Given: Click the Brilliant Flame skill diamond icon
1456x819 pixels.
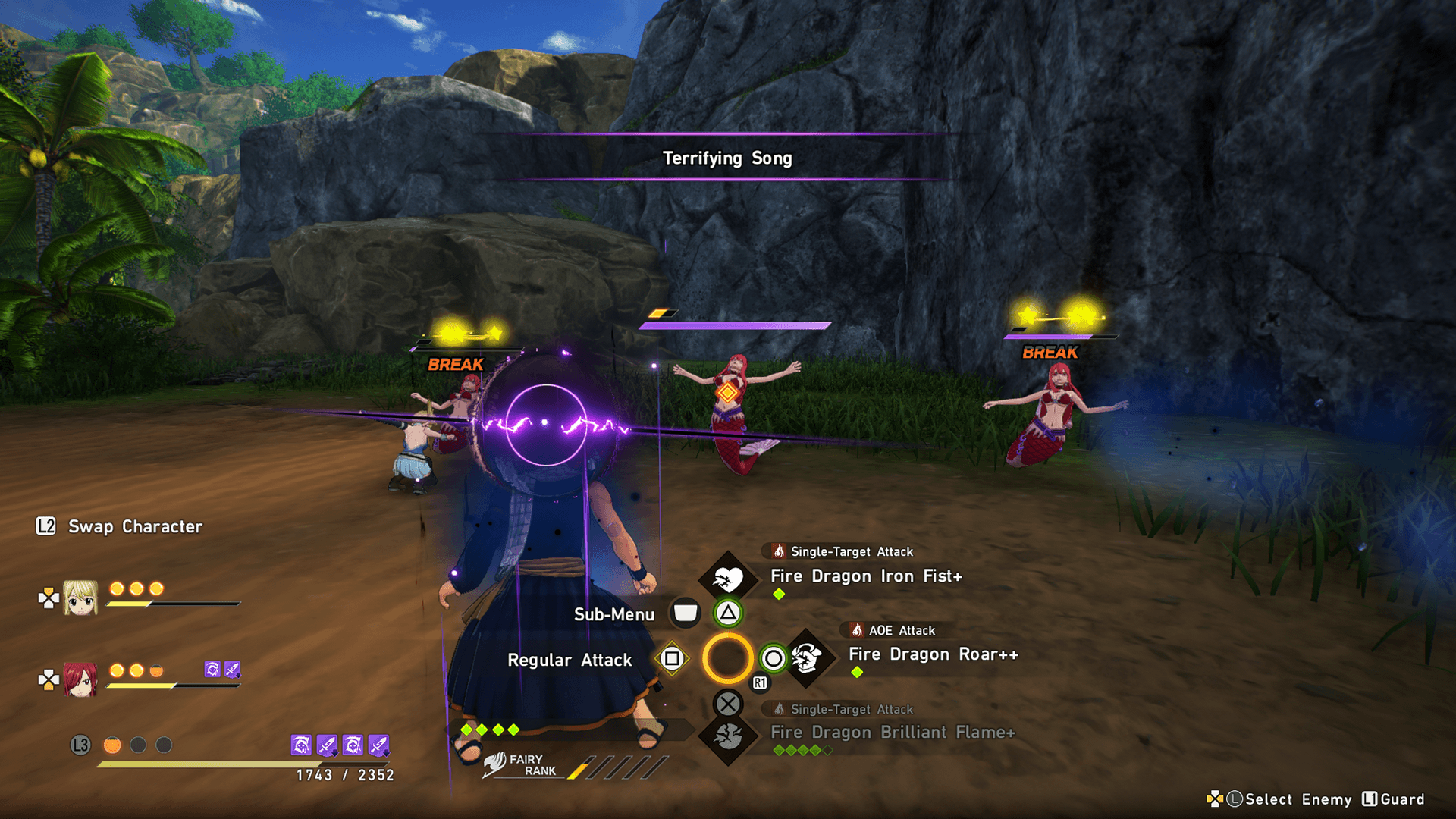Looking at the screenshot, I should click(728, 736).
